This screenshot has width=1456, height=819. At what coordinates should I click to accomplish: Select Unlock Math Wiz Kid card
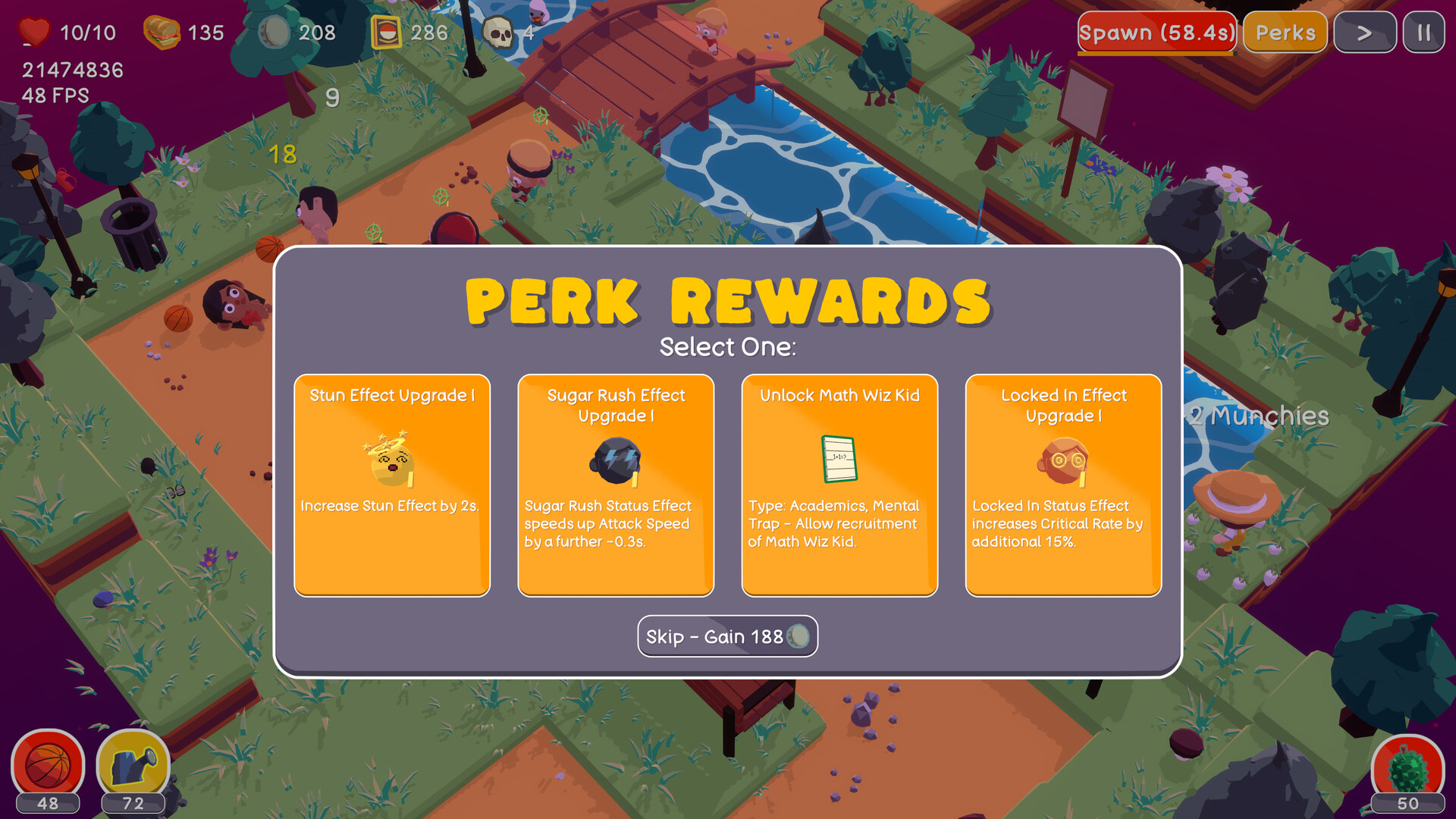pos(839,483)
